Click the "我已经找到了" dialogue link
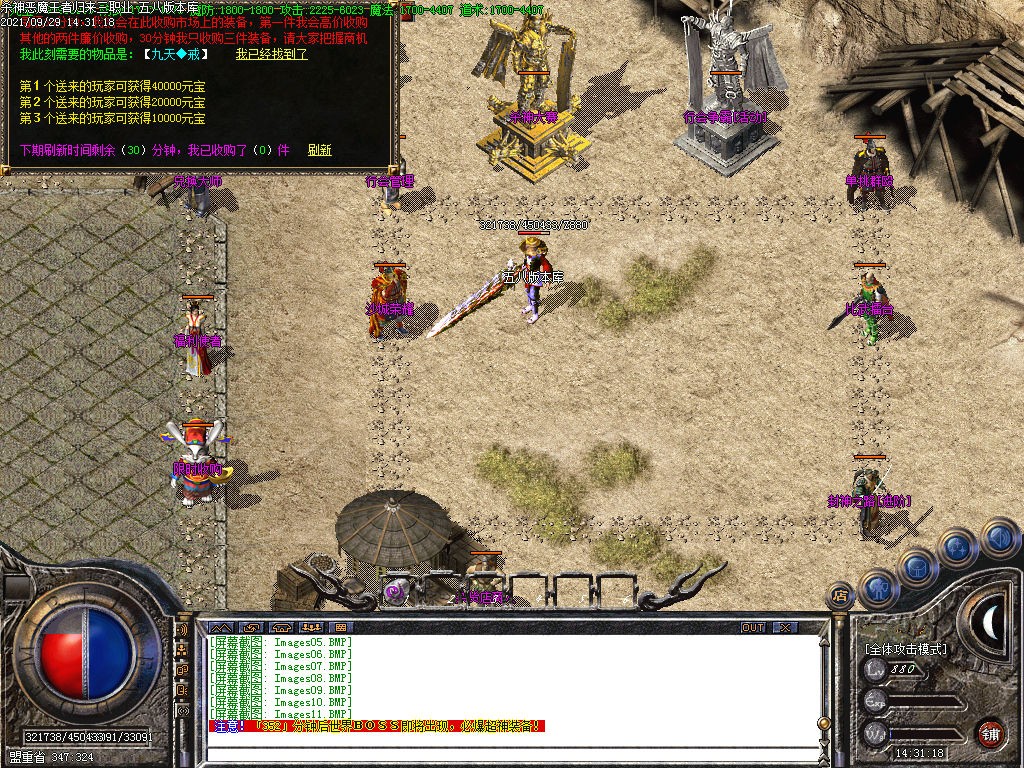Screen dimensions: 1024x768 coord(271,54)
